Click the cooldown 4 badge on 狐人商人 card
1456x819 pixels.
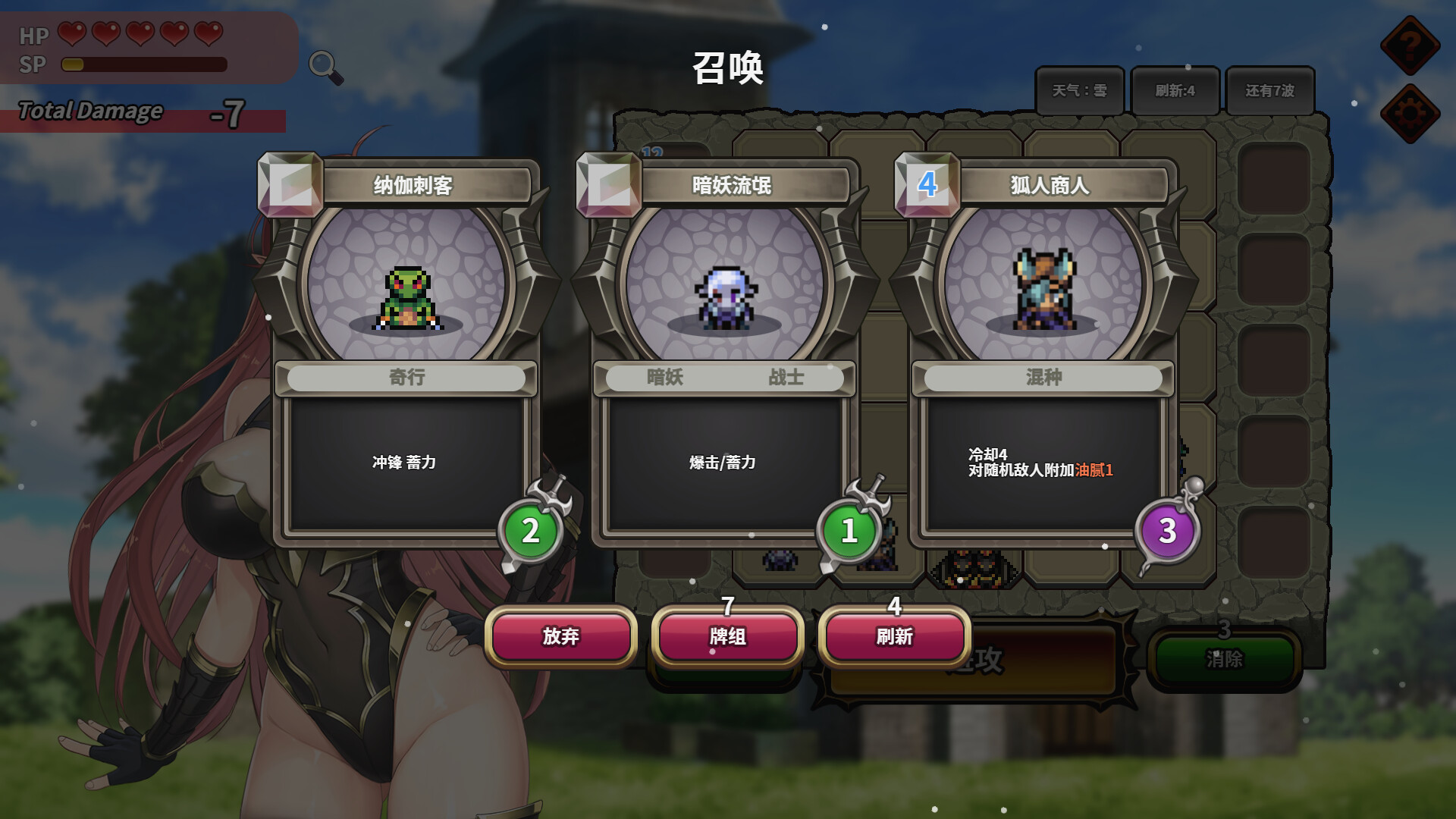tap(927, 183)
